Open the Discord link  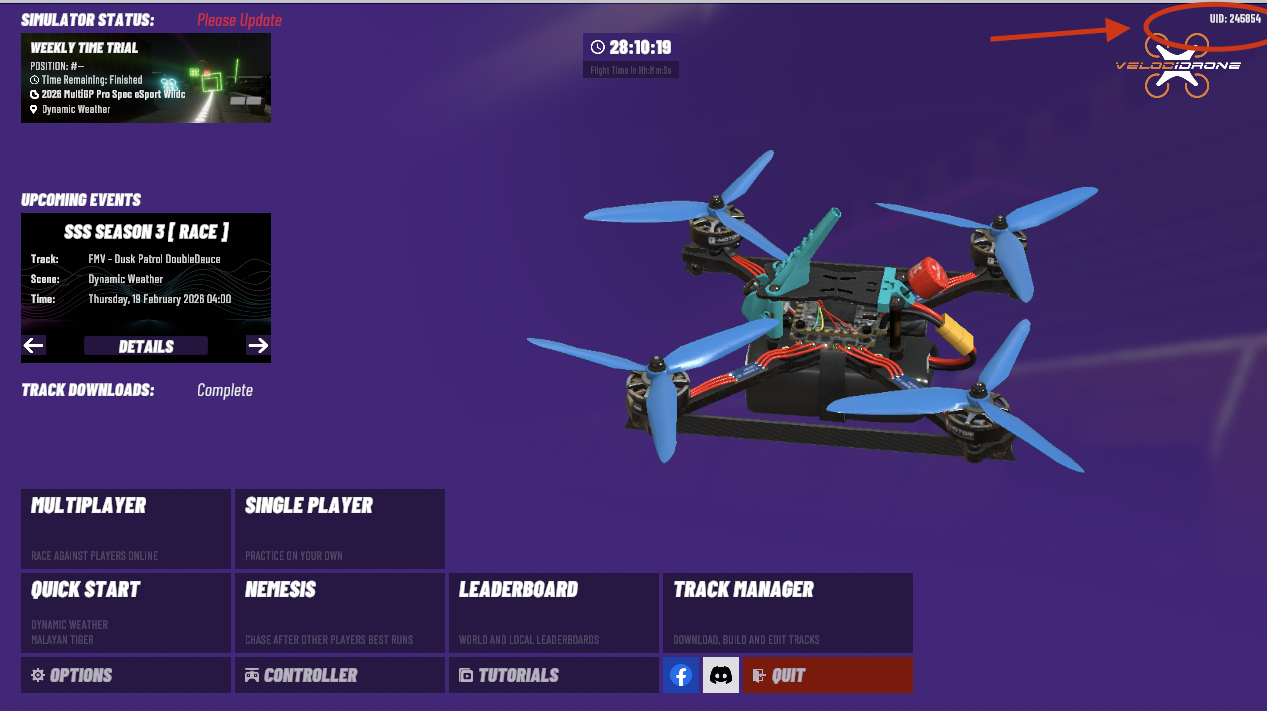[720, 676]
